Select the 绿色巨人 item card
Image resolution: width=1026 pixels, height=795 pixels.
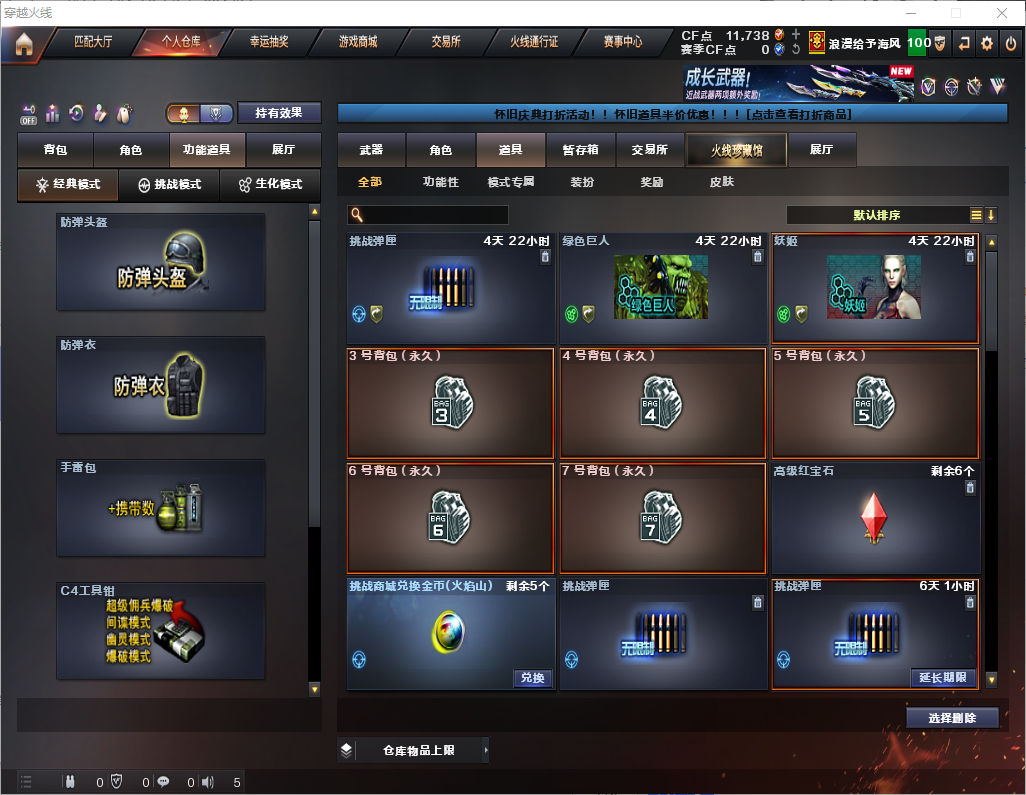pyautogui.click(x=662, y=289)
